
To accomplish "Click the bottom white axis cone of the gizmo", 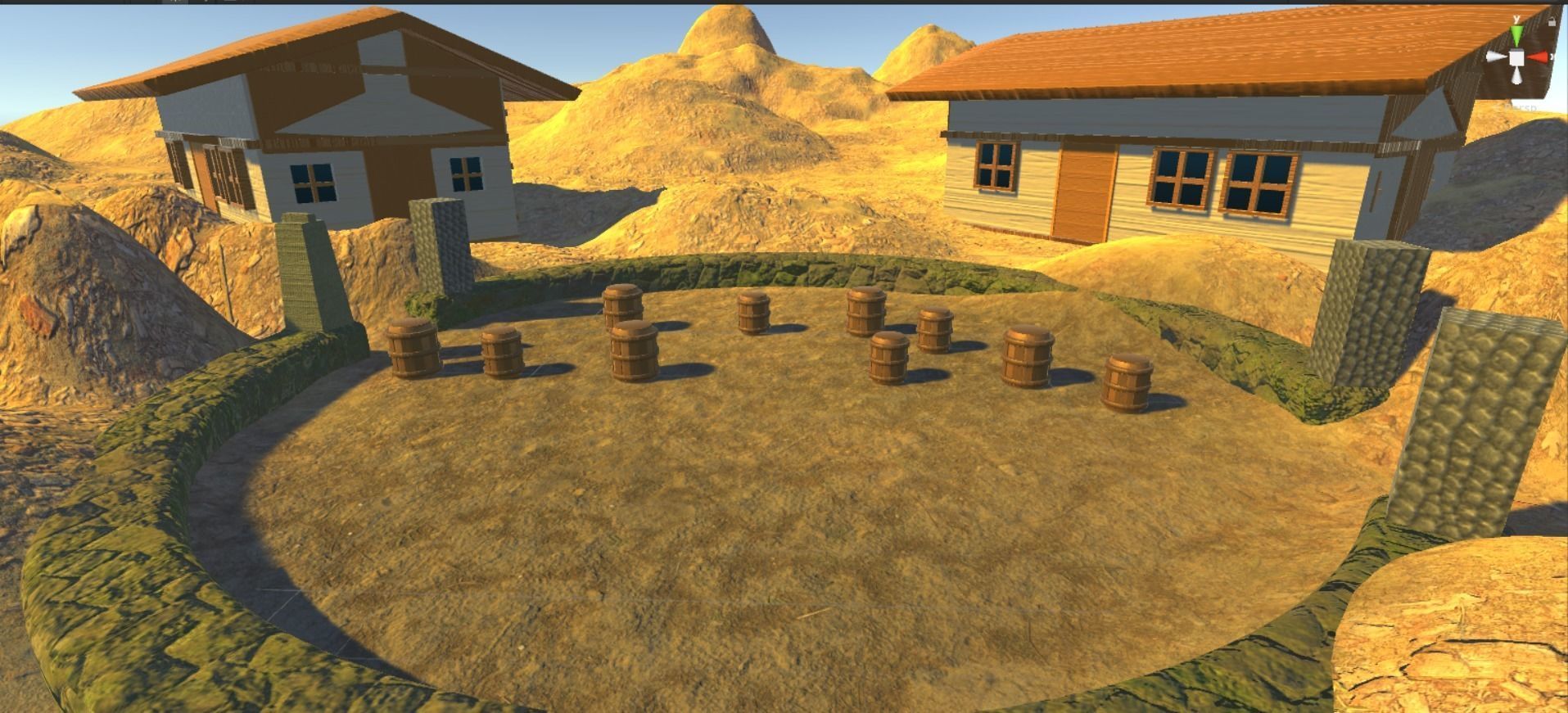I will tap(1517, 75).
